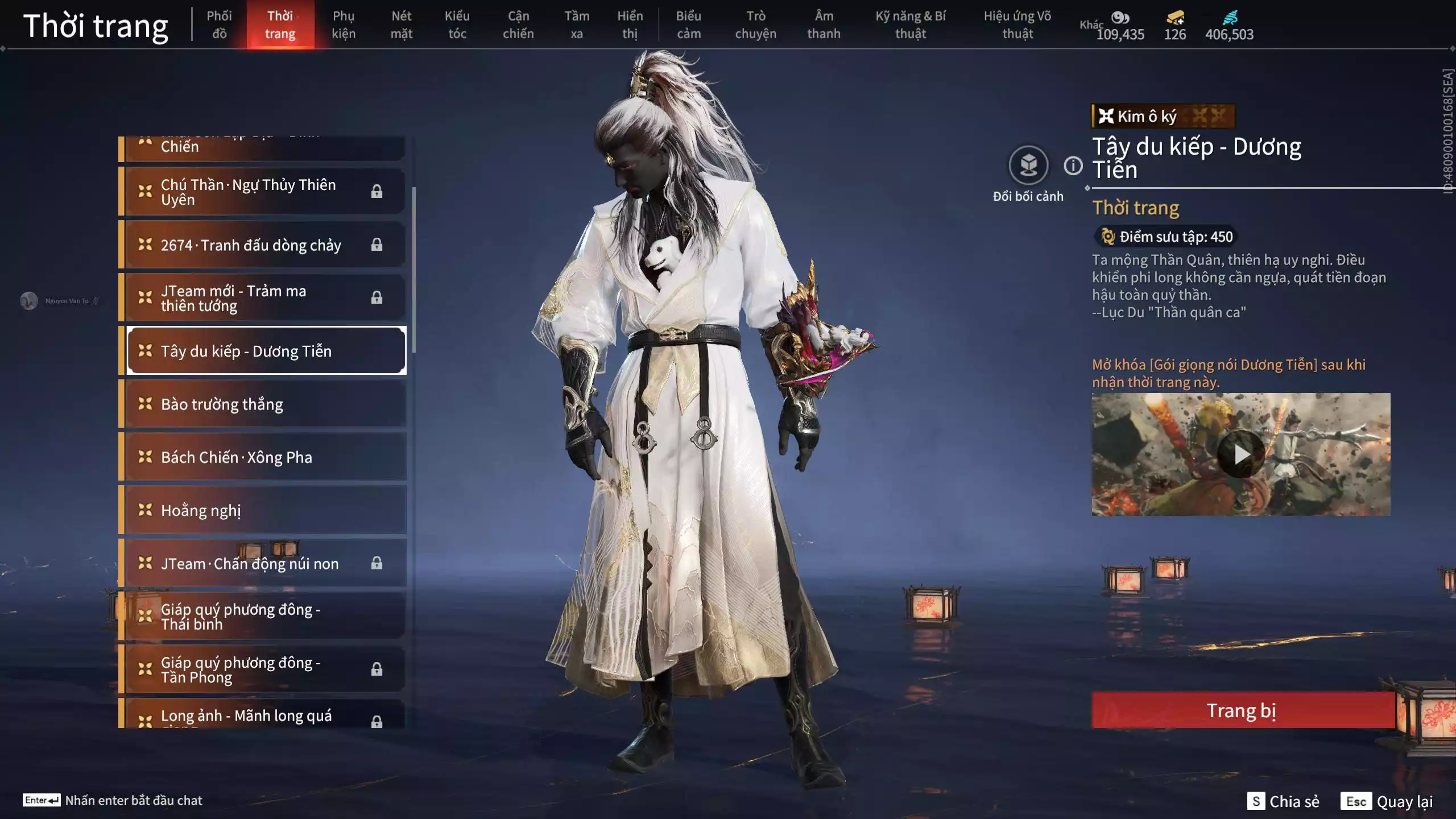This screenshot has height=819, width=1456.
Task: Choose Chú Thần · Ngự Thủy Thiên Uyên outfit
Action: pyautogui.click(x=265, y=192)
